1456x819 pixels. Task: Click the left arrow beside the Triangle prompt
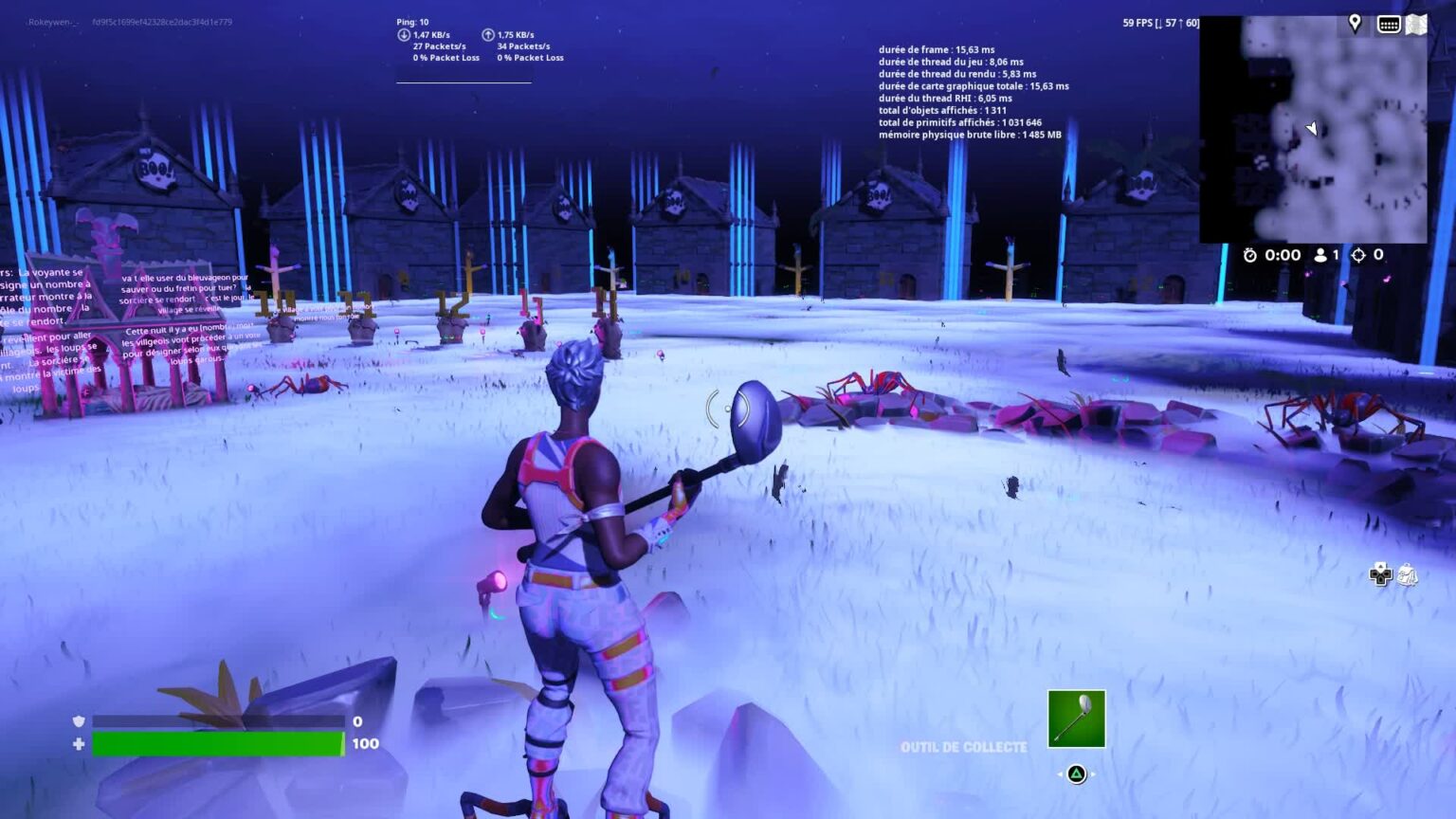[x=1059, y=773]
